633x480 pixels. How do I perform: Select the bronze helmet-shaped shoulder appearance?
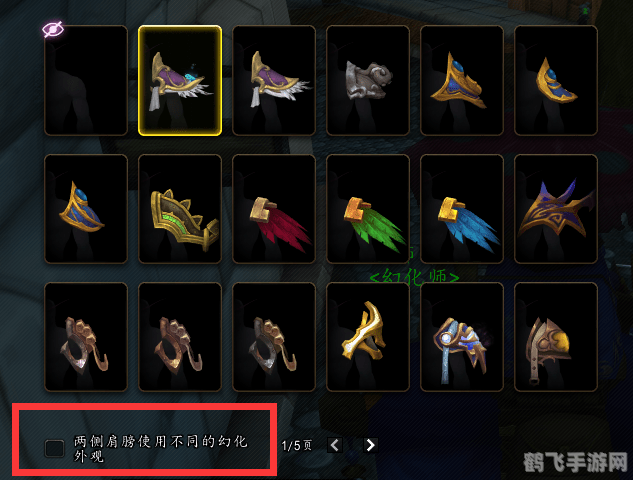click(x=556, y=337)
